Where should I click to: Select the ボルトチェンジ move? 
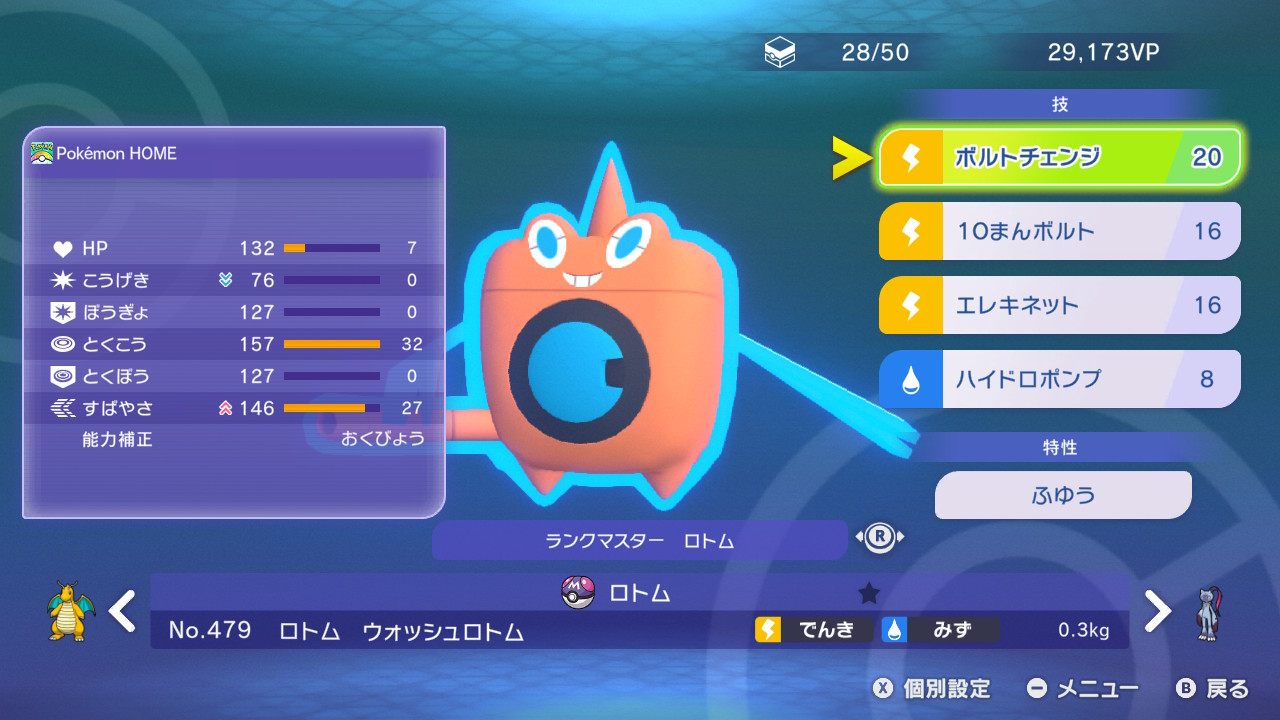[x=1059, y=157]
